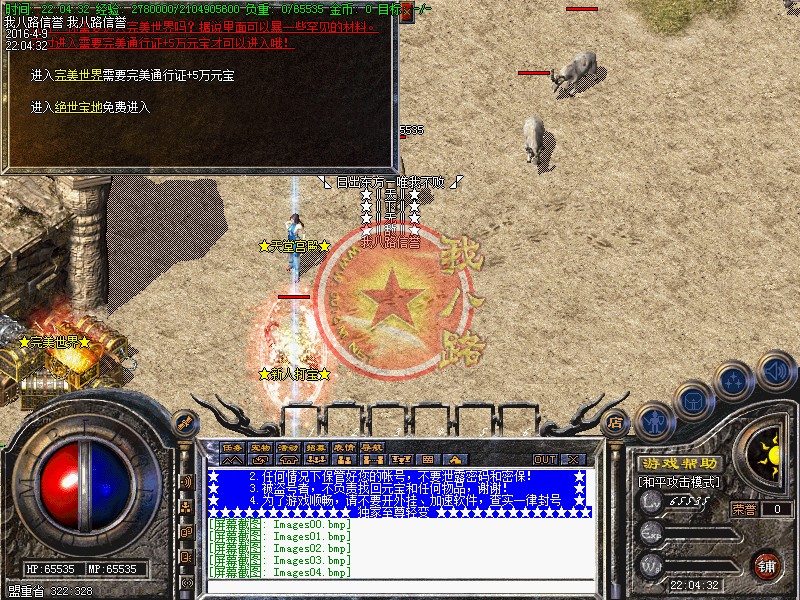The image size is (800, 600).
Task: Open the round red 铺 shop button
Action: [x=766, y=565]
